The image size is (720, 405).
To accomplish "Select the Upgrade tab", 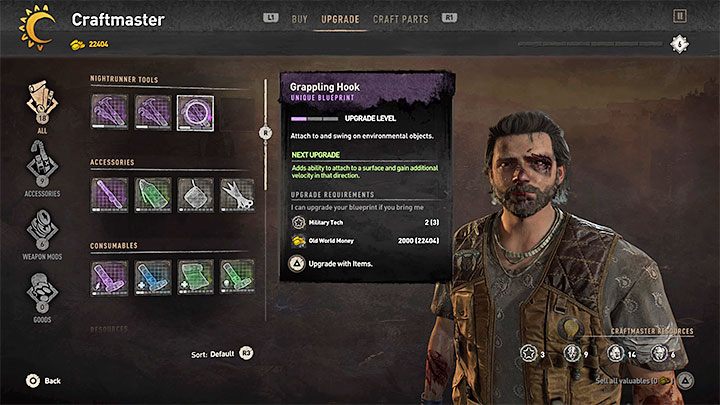I will point(340,18).
